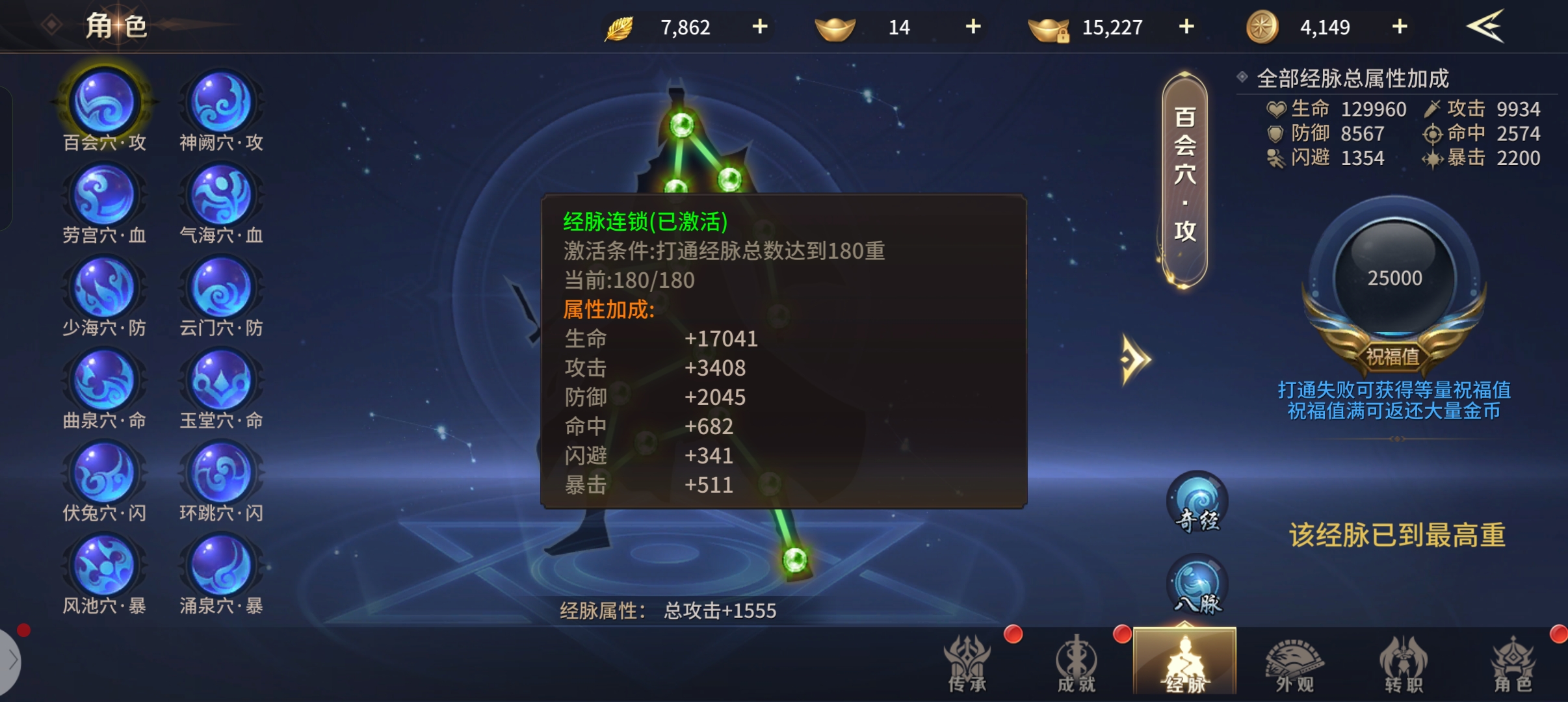Image resolution: width=1568 pixels, height=702 pixels.
Task: Pick the 环跳穴·闪 meridian orb
Action: click(221, 474)
